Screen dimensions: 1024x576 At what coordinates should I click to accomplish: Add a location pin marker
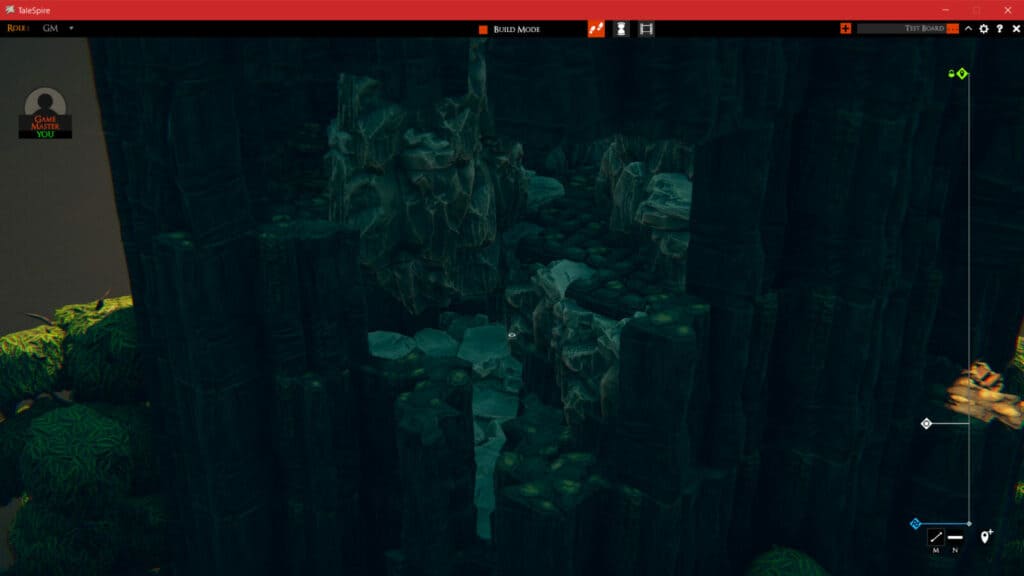(x=986, y=537)
